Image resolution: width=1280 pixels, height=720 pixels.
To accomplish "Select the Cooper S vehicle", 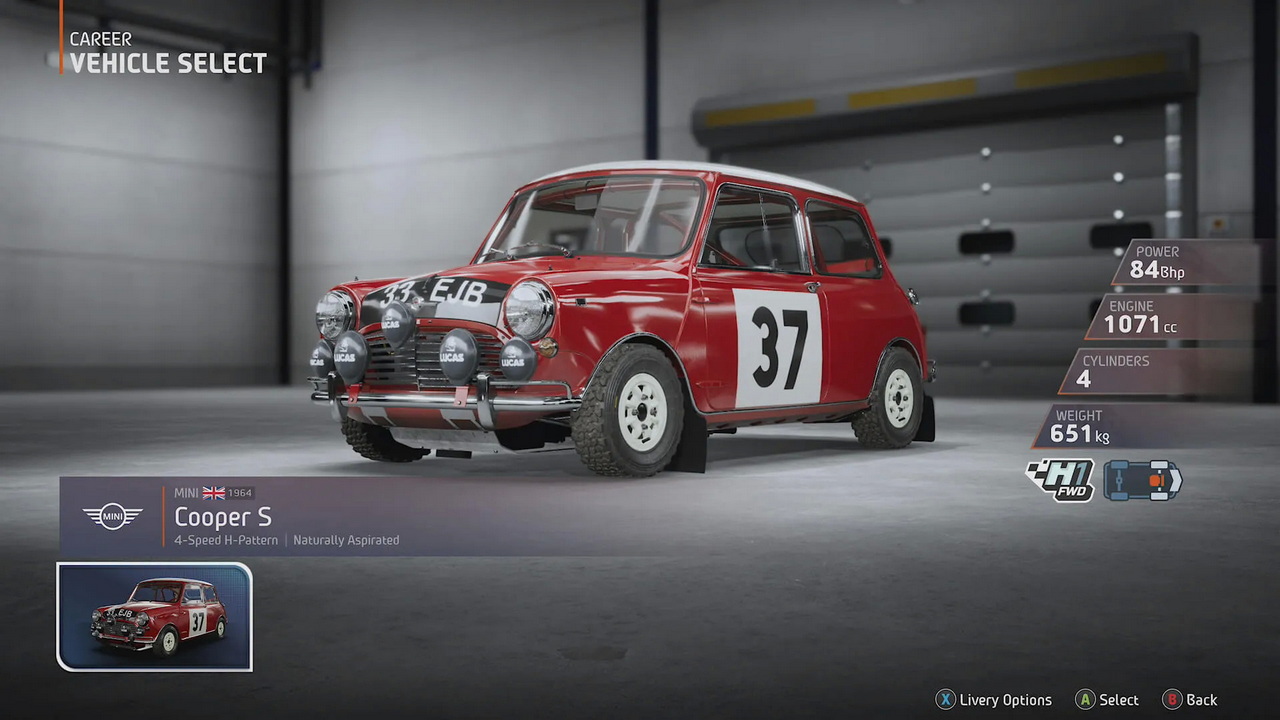I will coord(1107,700).
